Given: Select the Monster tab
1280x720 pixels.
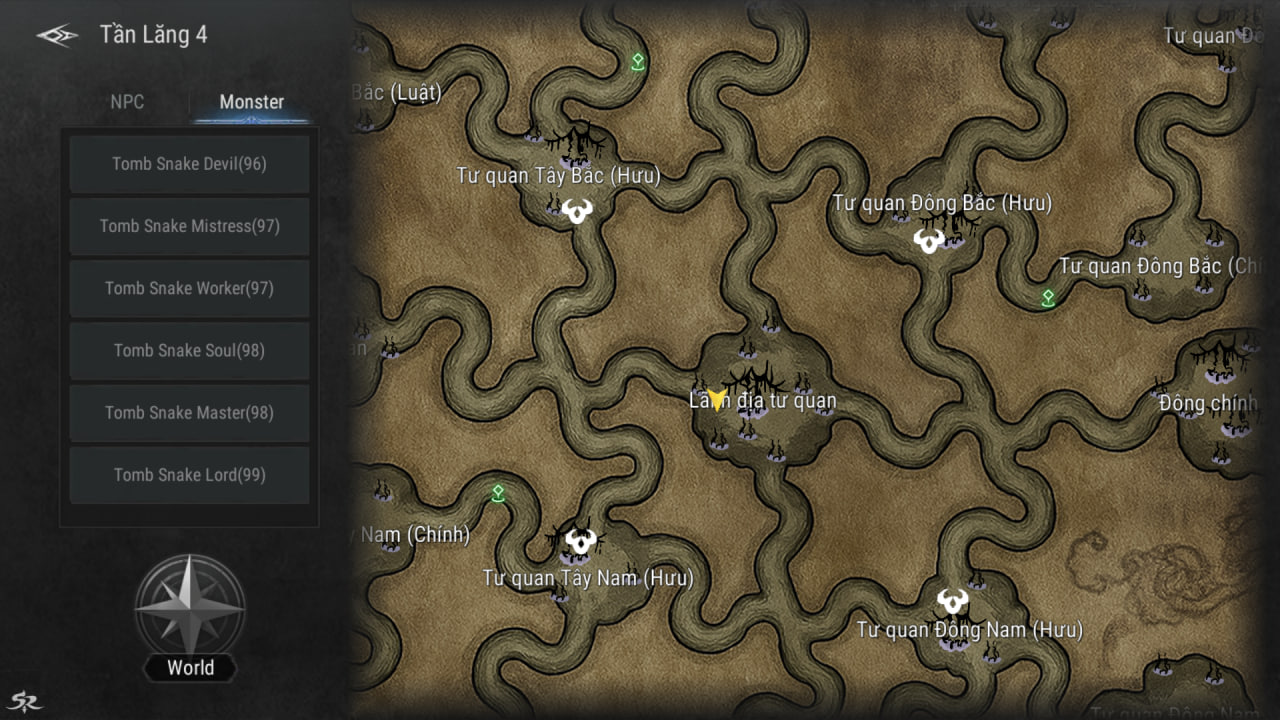Looking at the screenshot, I should pos(251,102).
